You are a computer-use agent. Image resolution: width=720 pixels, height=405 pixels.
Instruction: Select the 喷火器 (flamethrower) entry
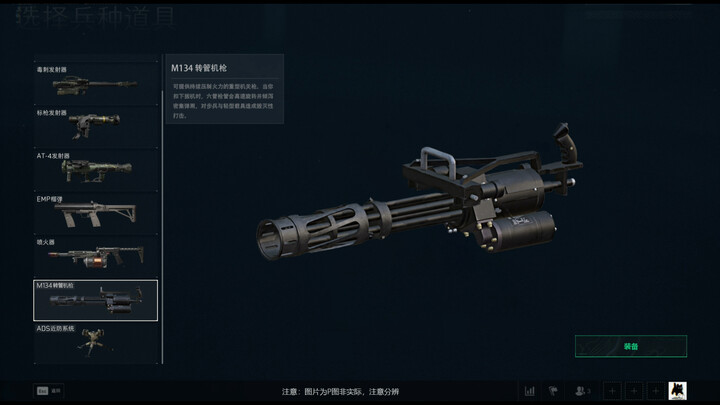(x=95, y=256)
